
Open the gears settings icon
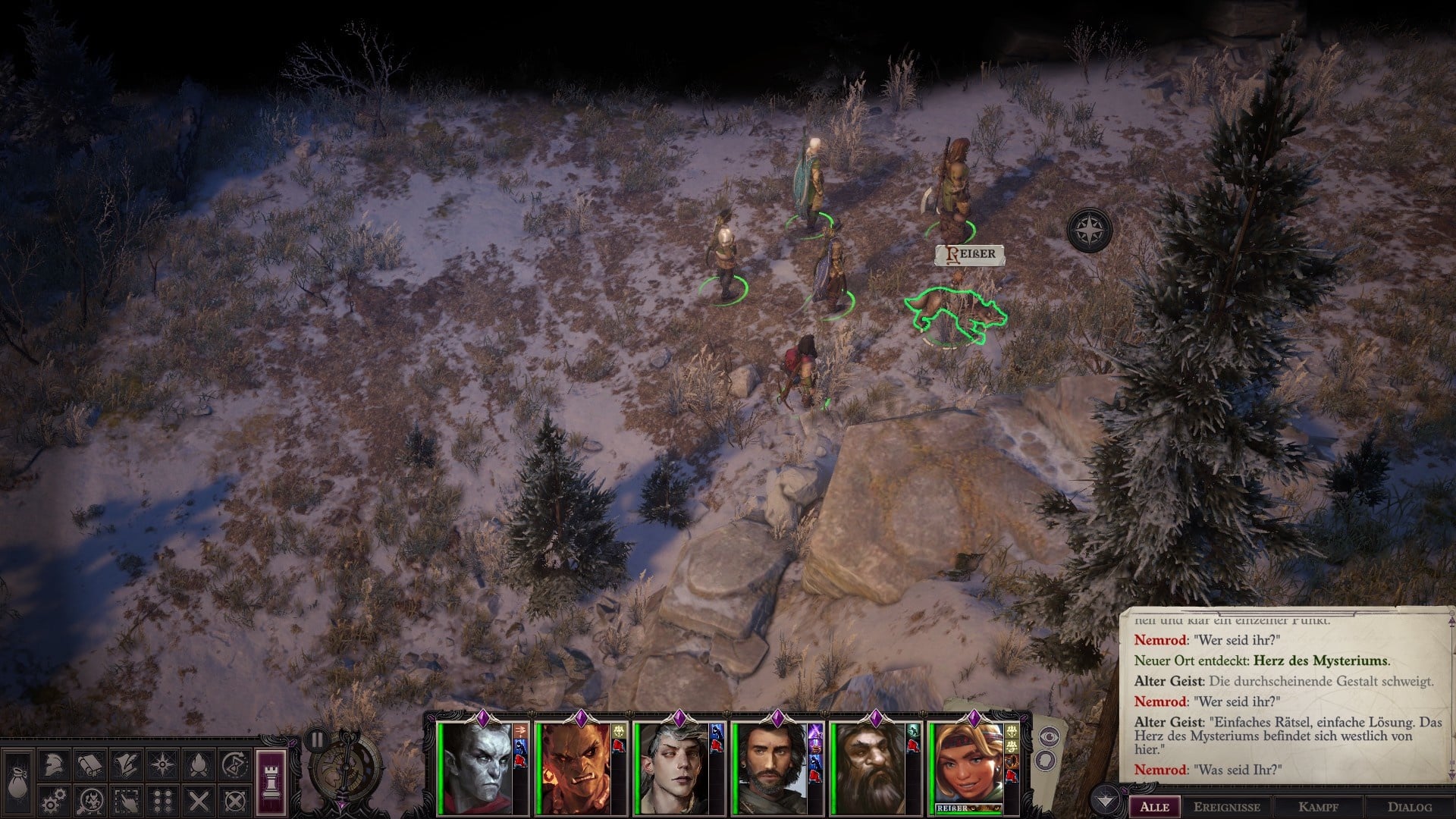tap(54, 801)
